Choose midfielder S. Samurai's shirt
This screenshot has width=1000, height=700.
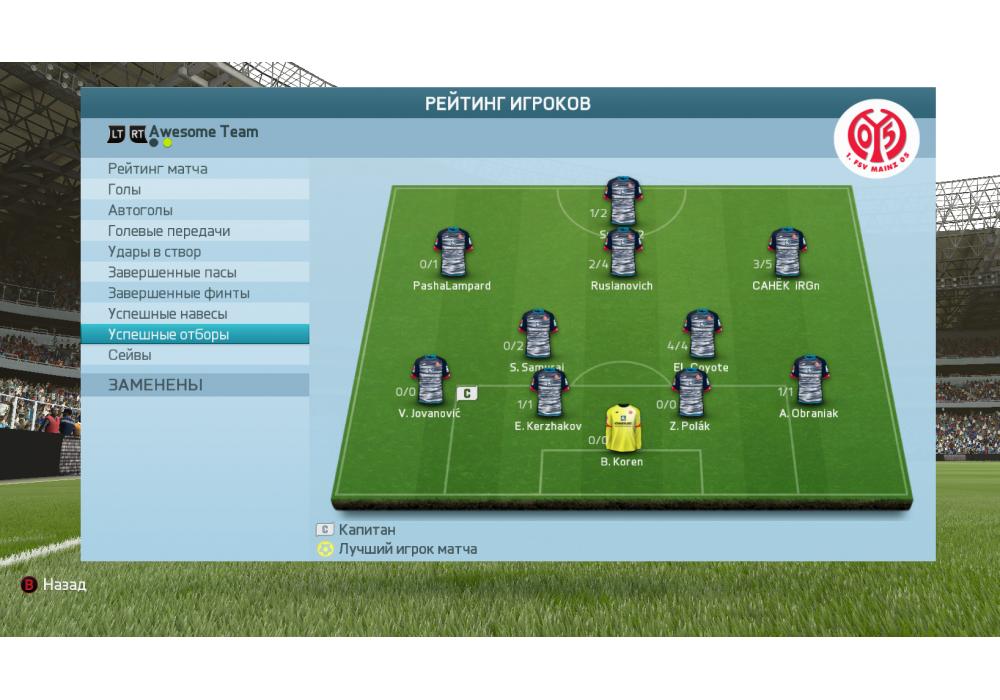[x=538, y=335]
